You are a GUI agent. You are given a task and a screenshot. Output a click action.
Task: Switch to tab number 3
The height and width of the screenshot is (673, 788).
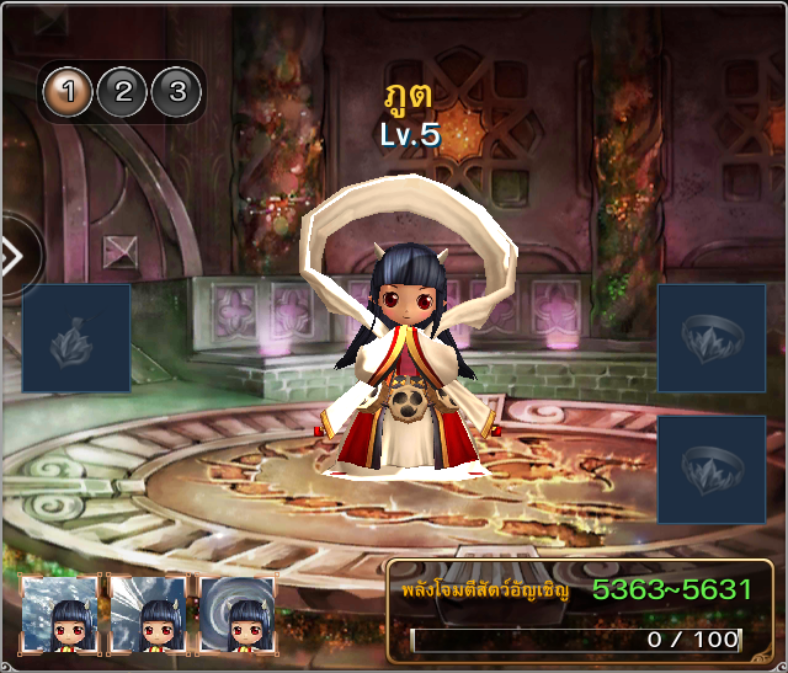point(177,93)
